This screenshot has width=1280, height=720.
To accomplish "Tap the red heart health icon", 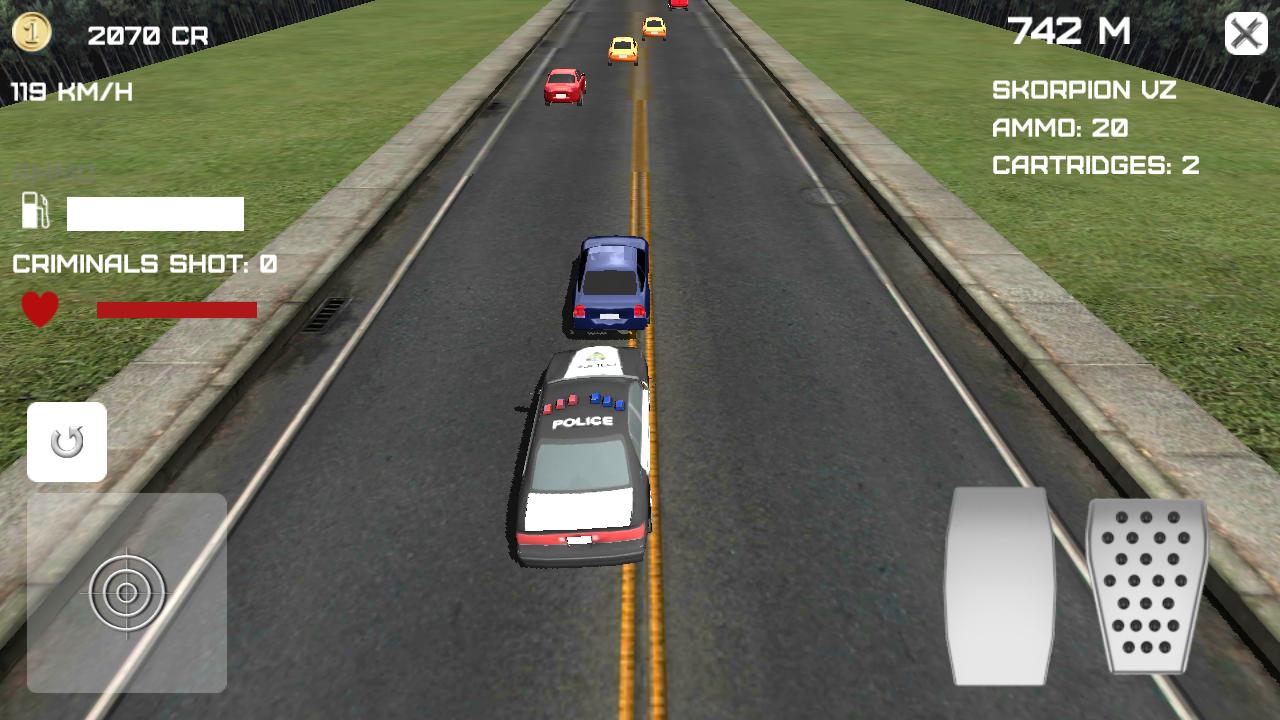I will (41, 307).
